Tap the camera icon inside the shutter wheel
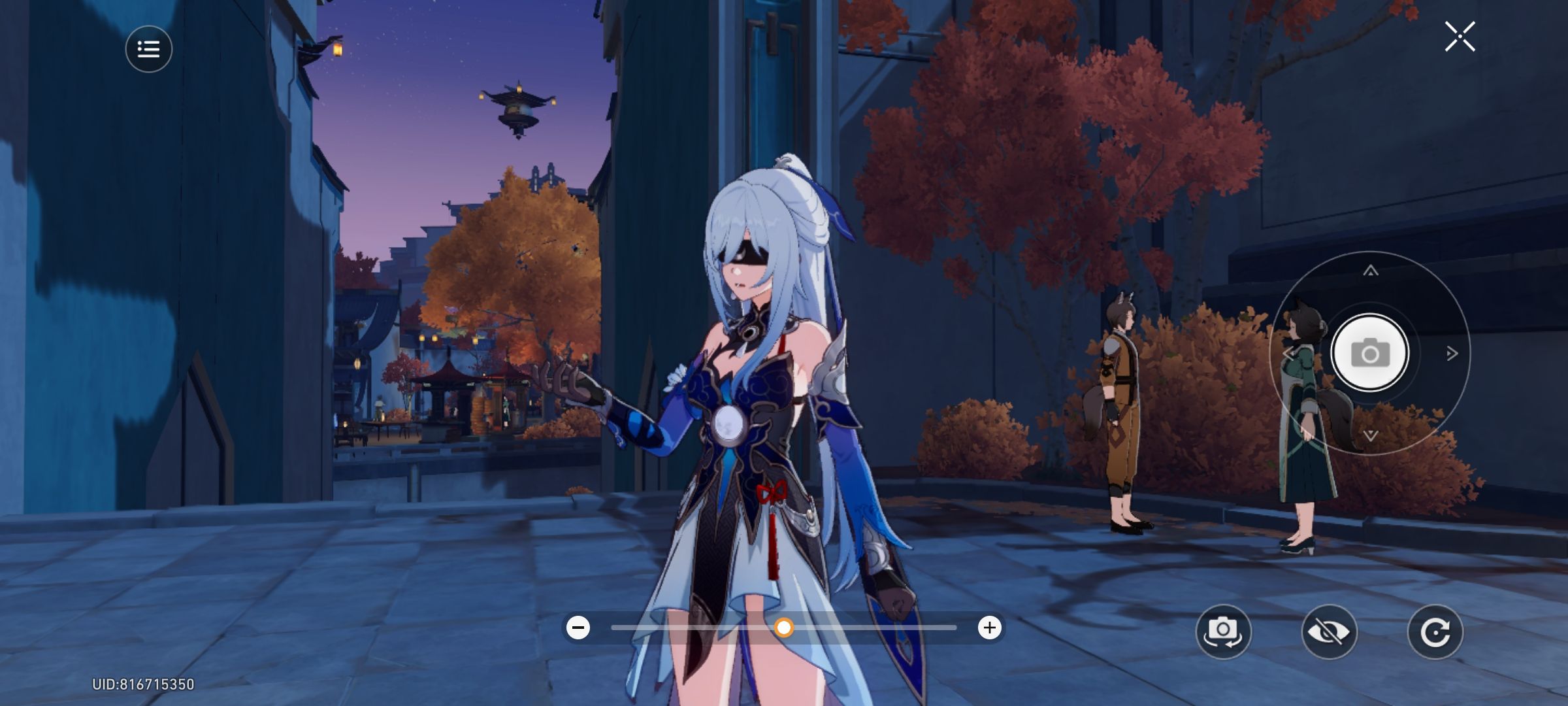This screenshot has height=706, width=1568. [x=1370, y=353]
